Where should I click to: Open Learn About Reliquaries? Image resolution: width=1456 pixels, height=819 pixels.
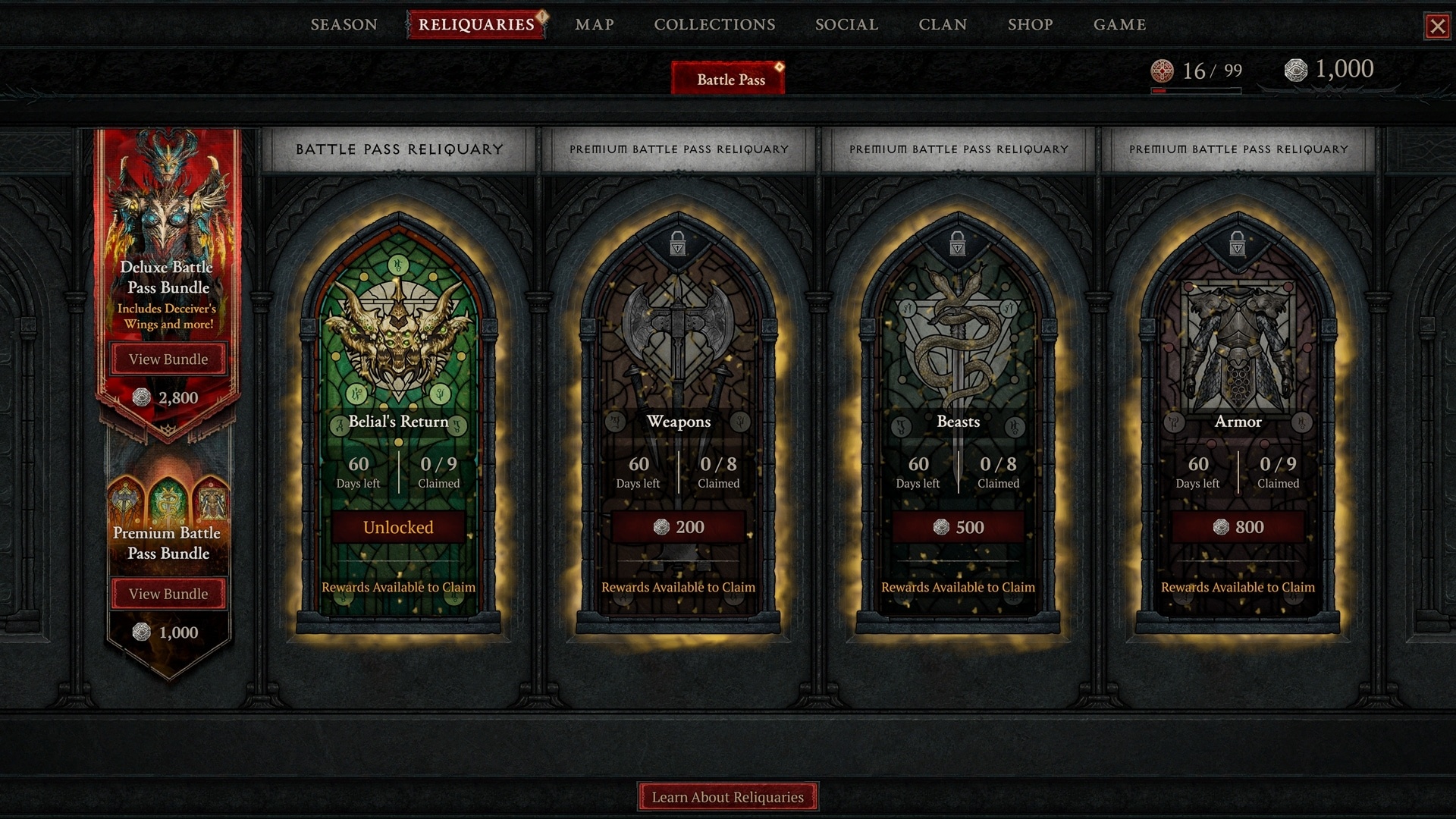tap(727, 797)
